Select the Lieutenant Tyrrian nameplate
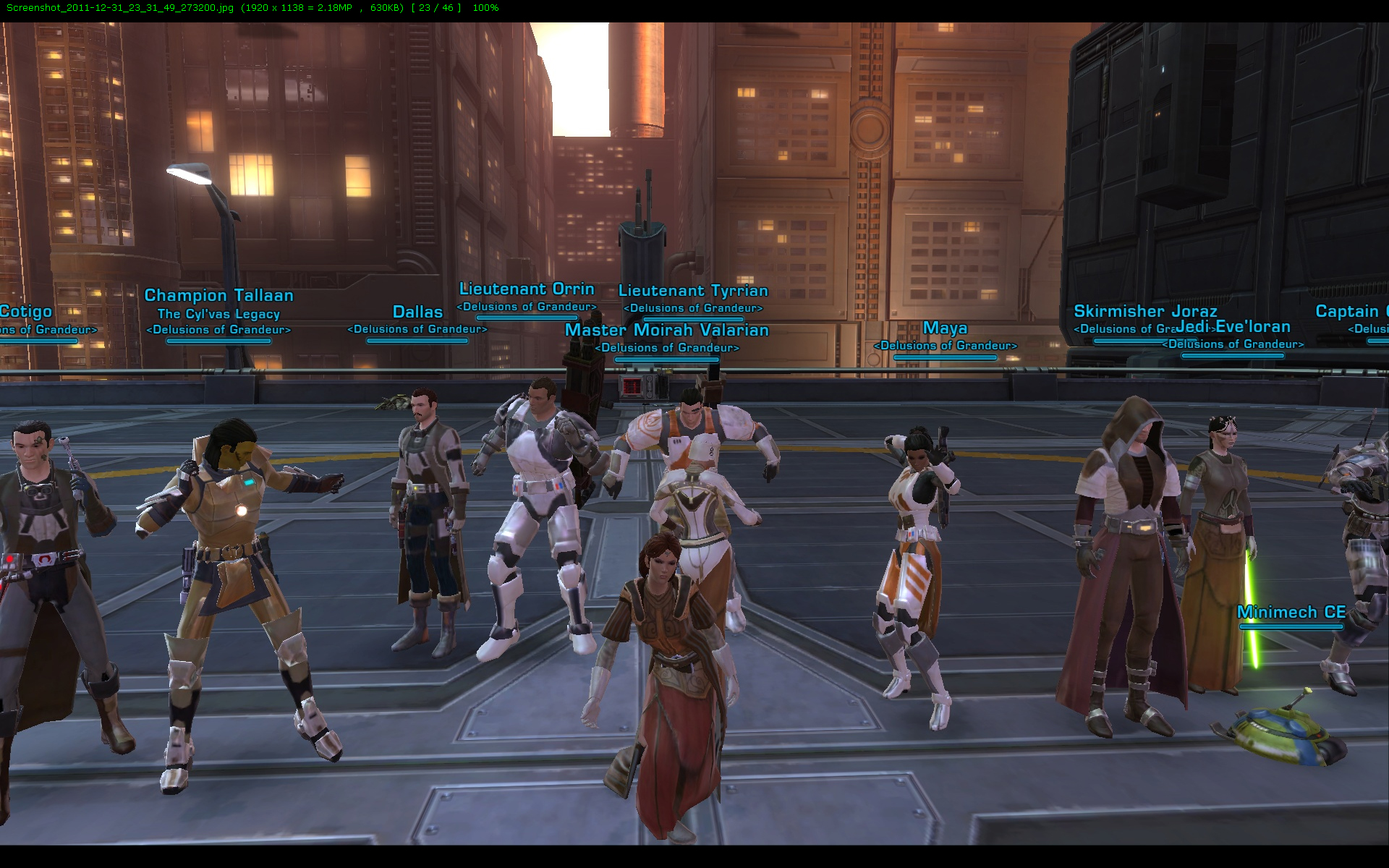The width and height of the screenshot is (1389, 868). (693, 291)
